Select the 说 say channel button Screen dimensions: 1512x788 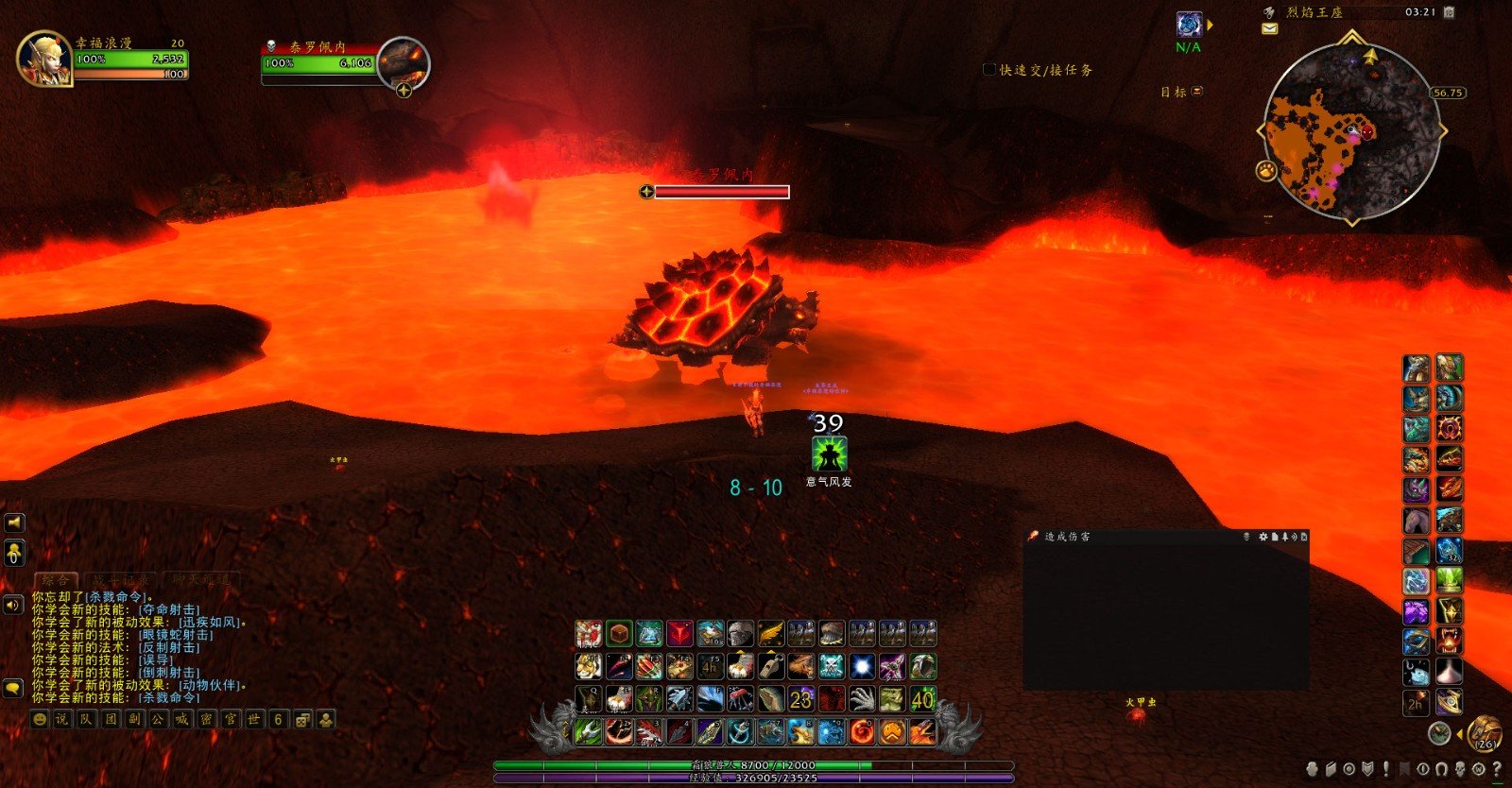(x=62, y=719)
